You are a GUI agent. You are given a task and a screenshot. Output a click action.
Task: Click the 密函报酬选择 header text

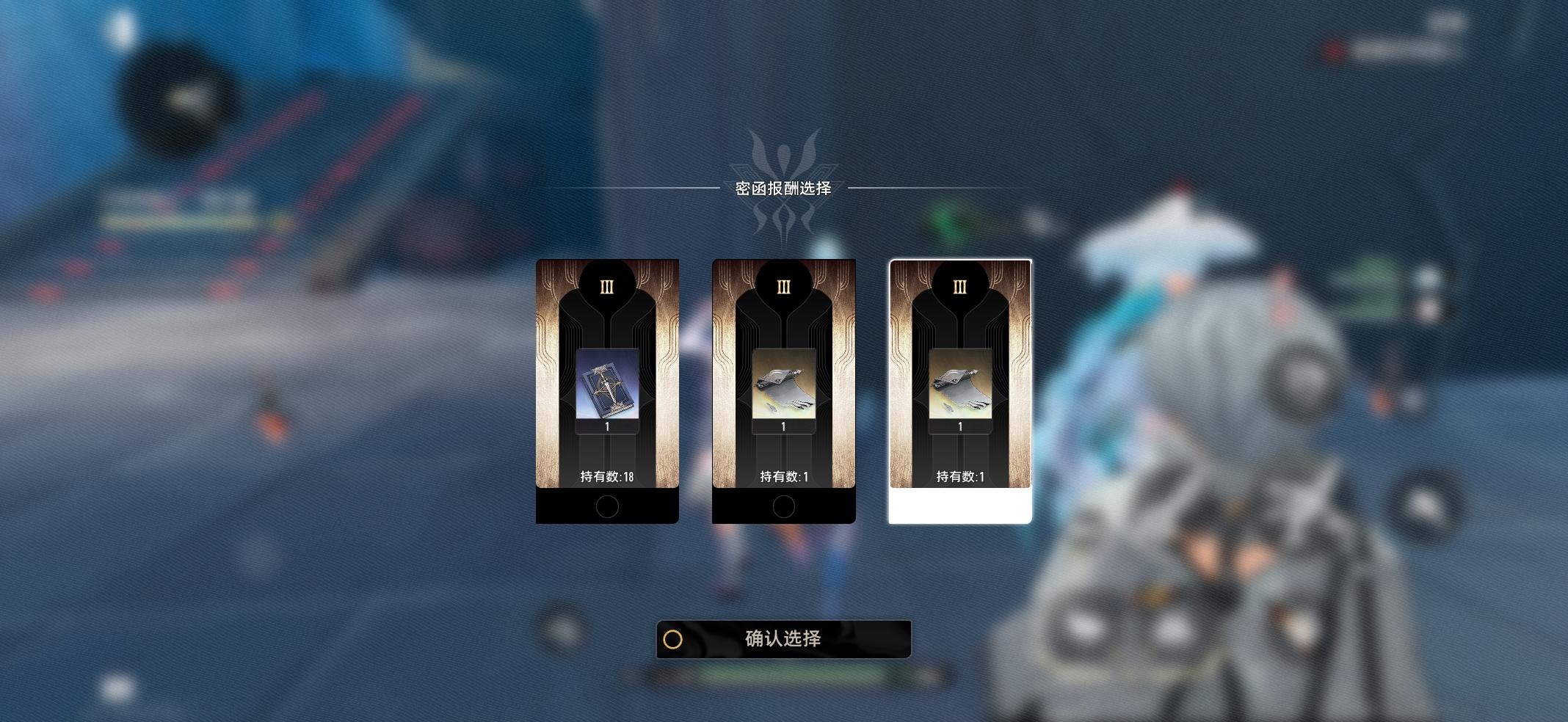[x=783, y=187]
